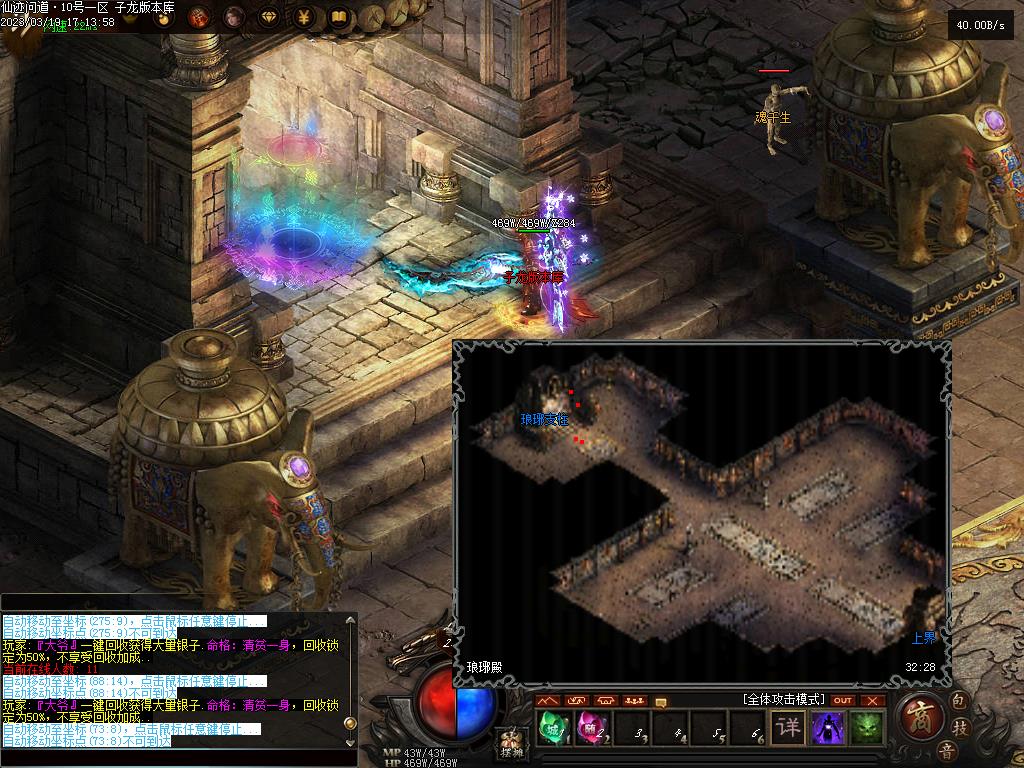Click the yuan currency icon
The image size is (1024, 768).
[304, 17]
